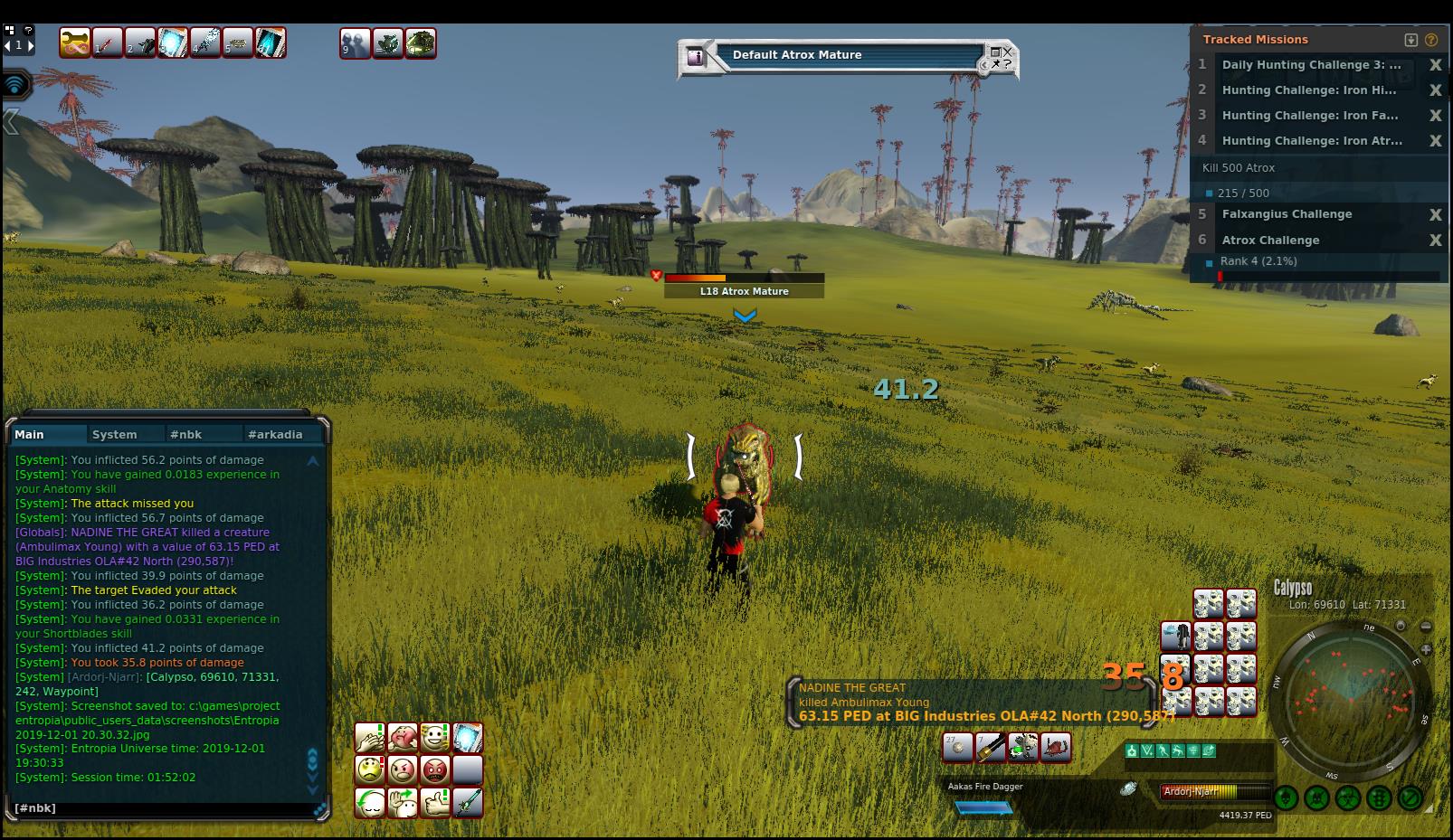Select the #arkadia chat channel tab
This screenshot has height=840, width=1453.
click(x=275, y=435)
